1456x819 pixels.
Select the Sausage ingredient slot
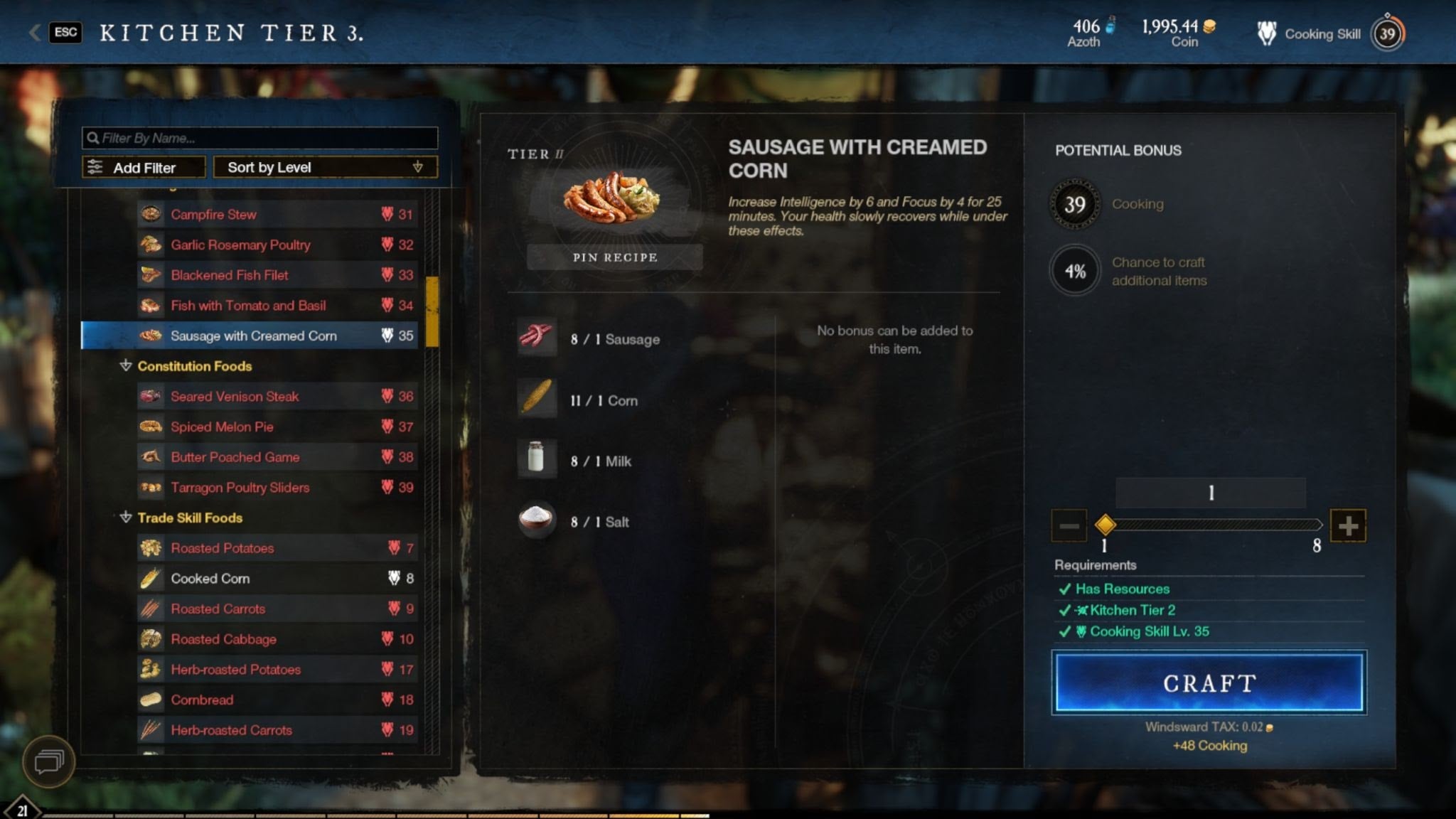click(x=536, y=337)
